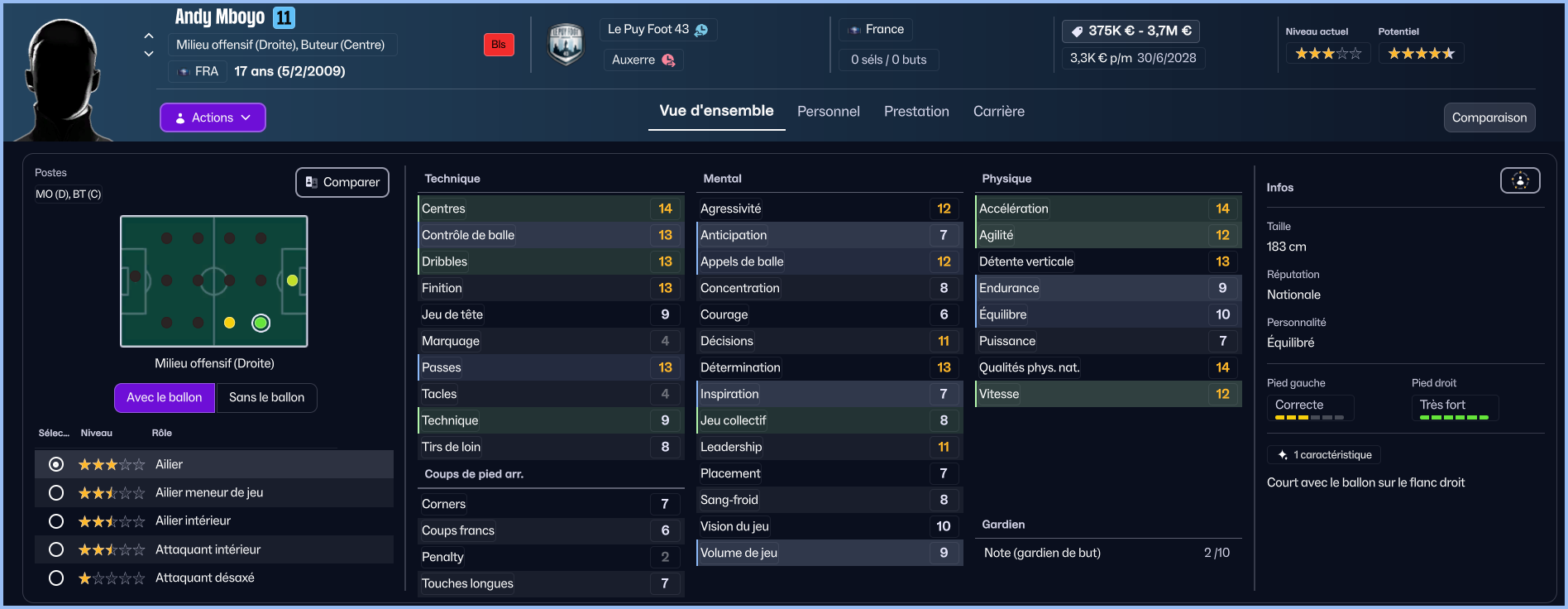Select the Ailier role radio button
This screenshot has height=609, width=1568.
point(56,464)
